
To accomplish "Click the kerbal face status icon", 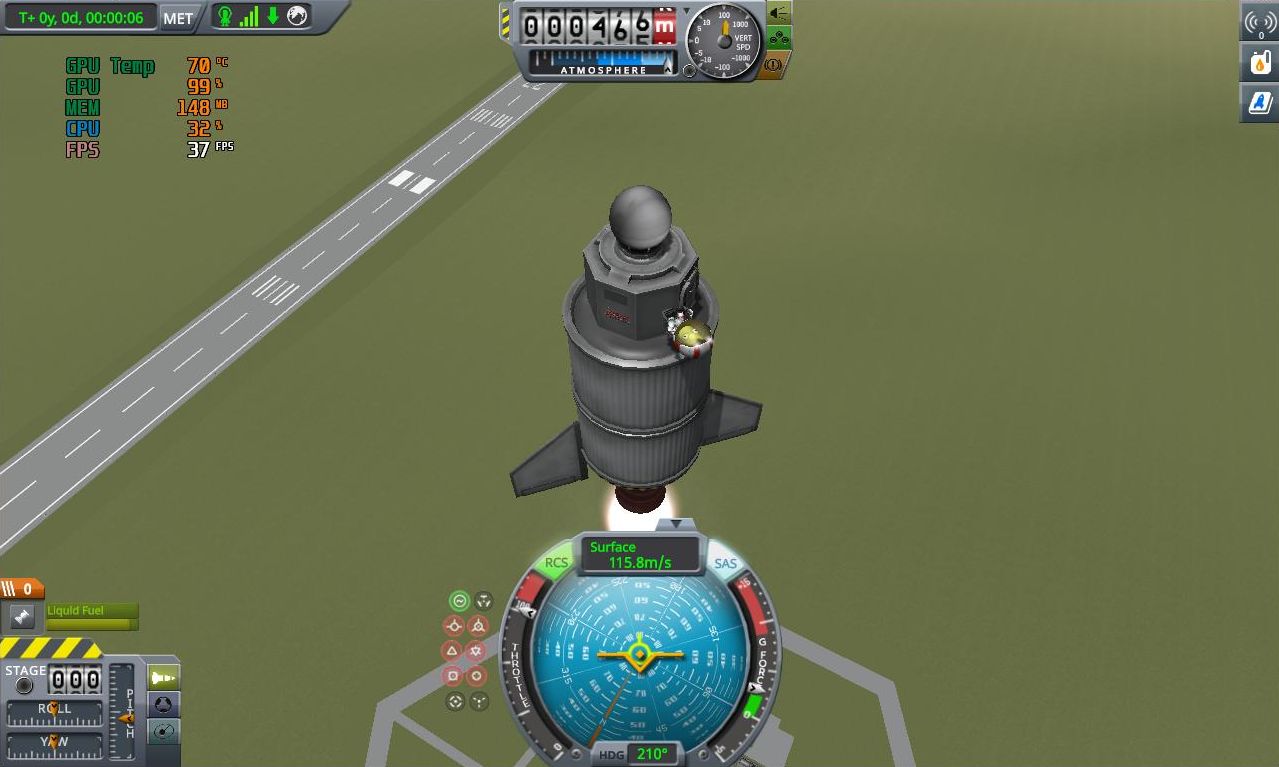I will click(225, 17).
